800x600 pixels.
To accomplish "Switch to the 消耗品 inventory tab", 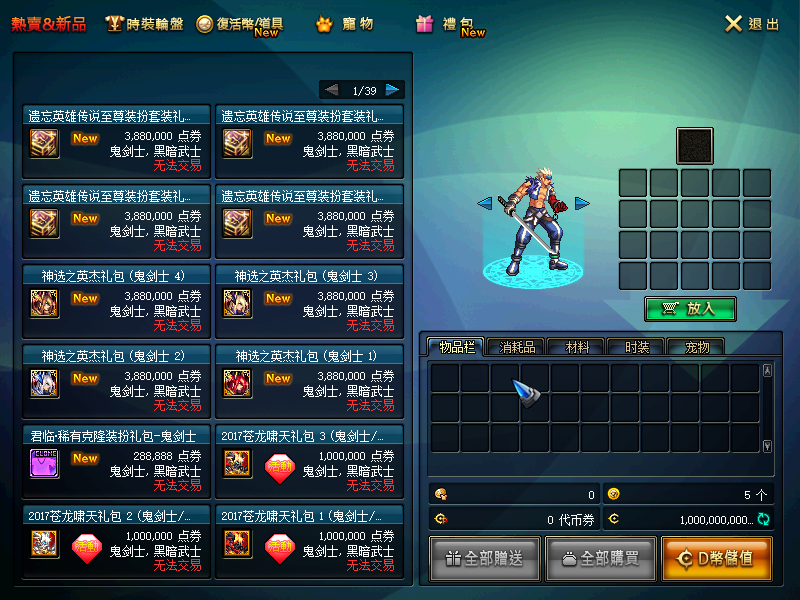I will tap(517, 347).
